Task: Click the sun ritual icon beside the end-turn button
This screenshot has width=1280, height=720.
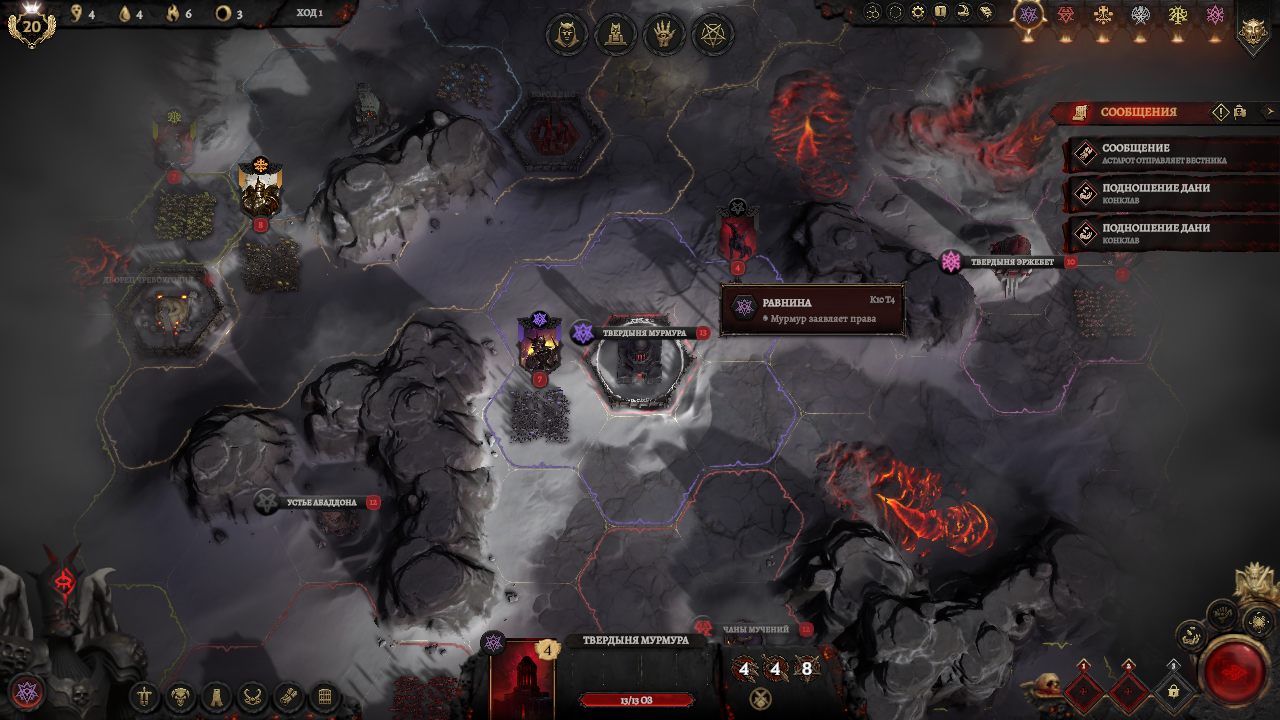Action: 1258,623
